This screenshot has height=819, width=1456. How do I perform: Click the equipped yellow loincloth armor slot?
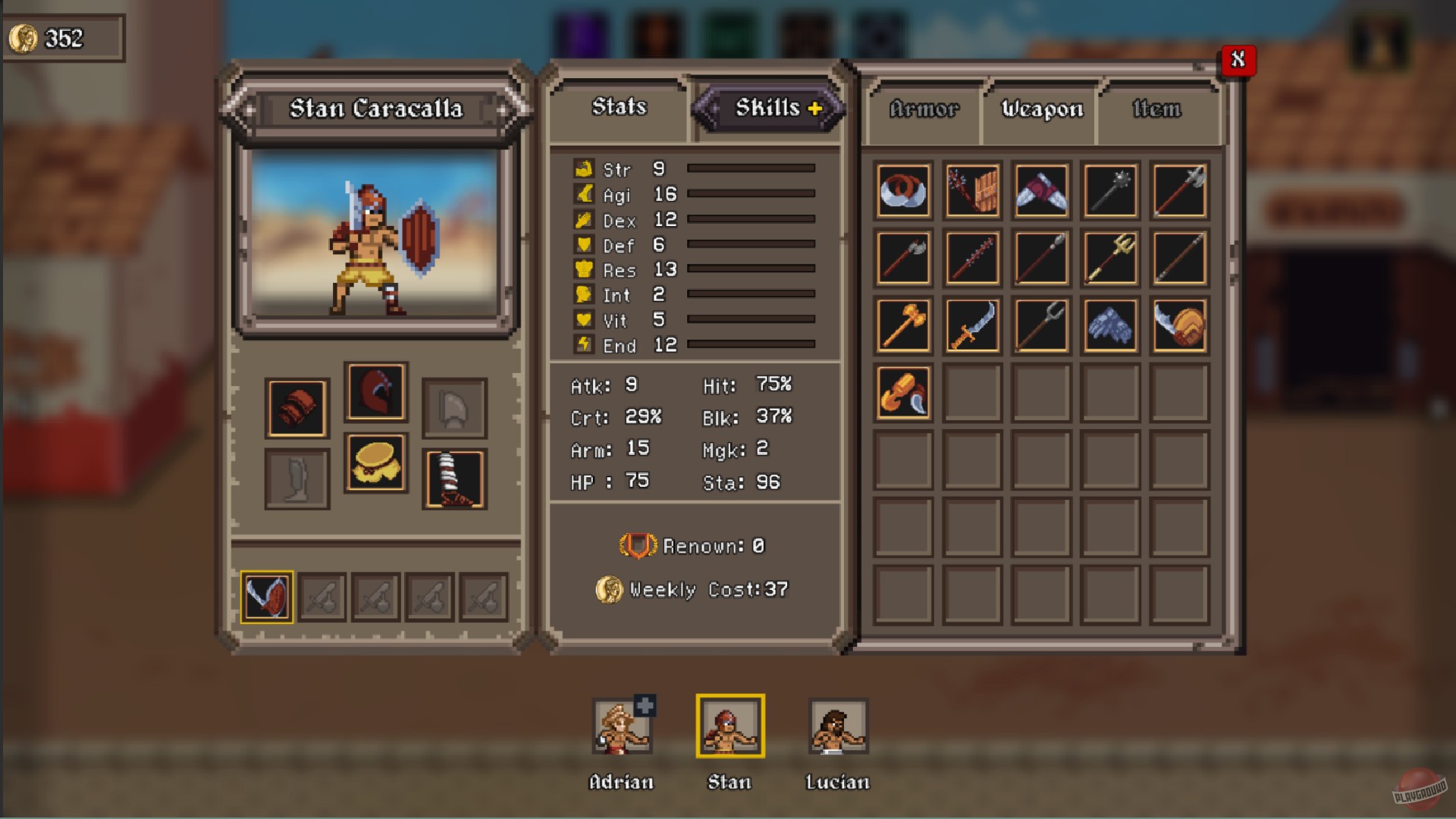[x=377, y=465]
